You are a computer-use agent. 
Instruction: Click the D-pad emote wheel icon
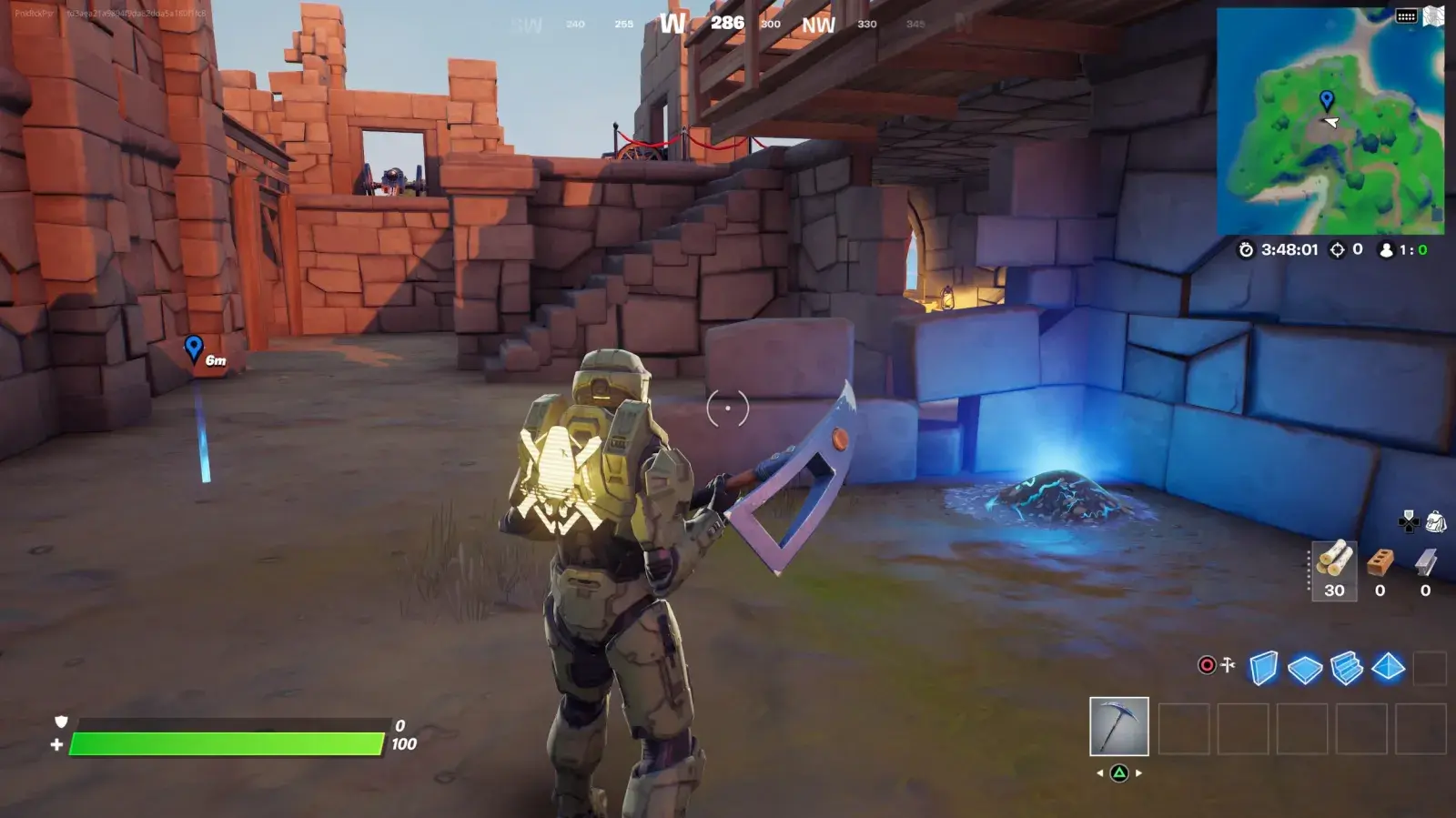click(1408, 522)
